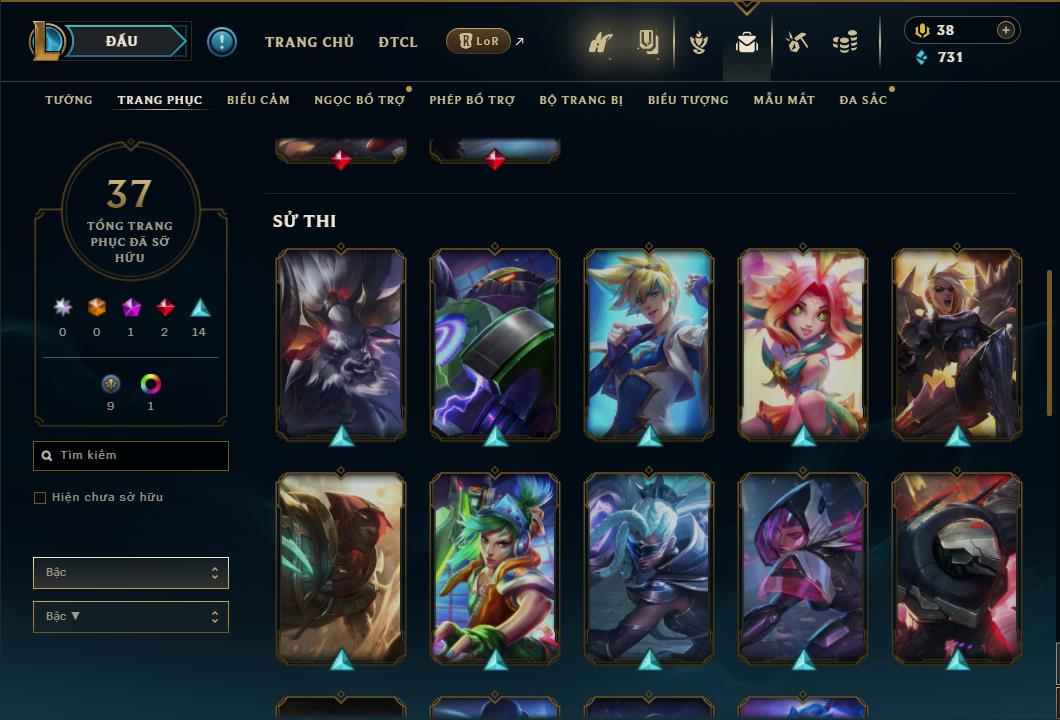Click the plus button beside the RP balance
Screen dimensions: 1060x720
point(1006,30)
